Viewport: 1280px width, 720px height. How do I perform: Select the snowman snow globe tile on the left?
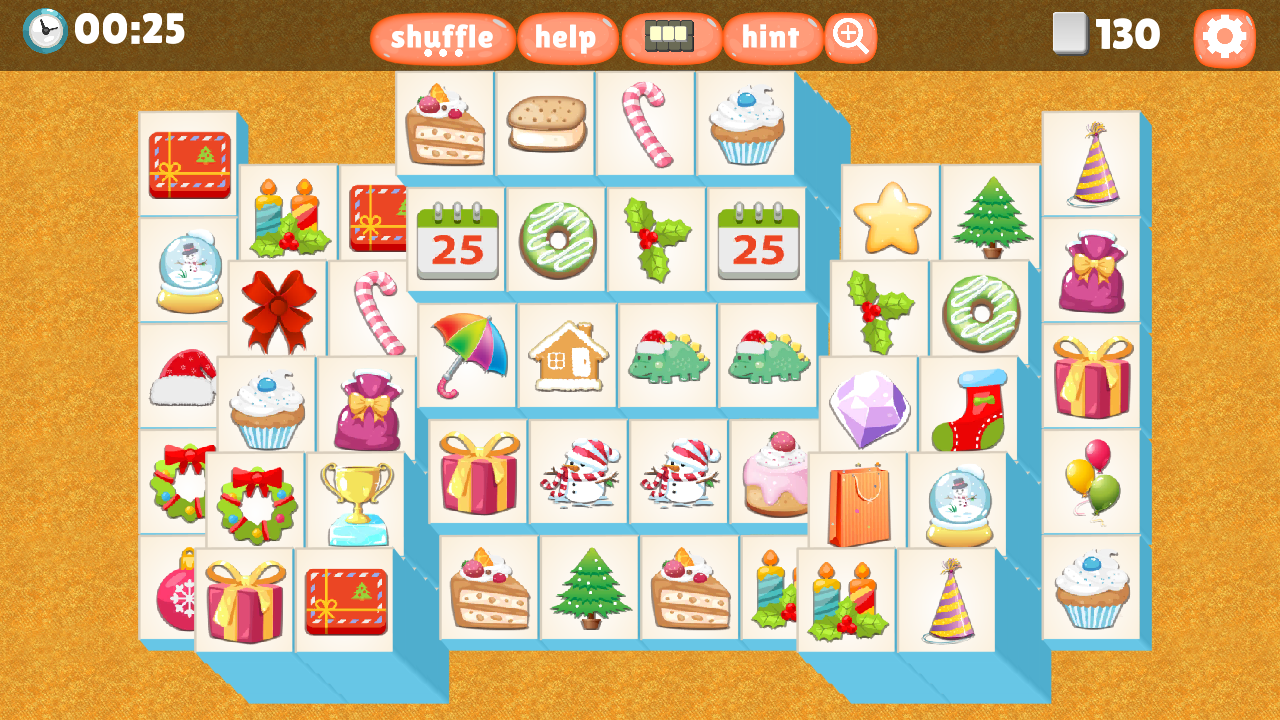click(x=189, y=268)
